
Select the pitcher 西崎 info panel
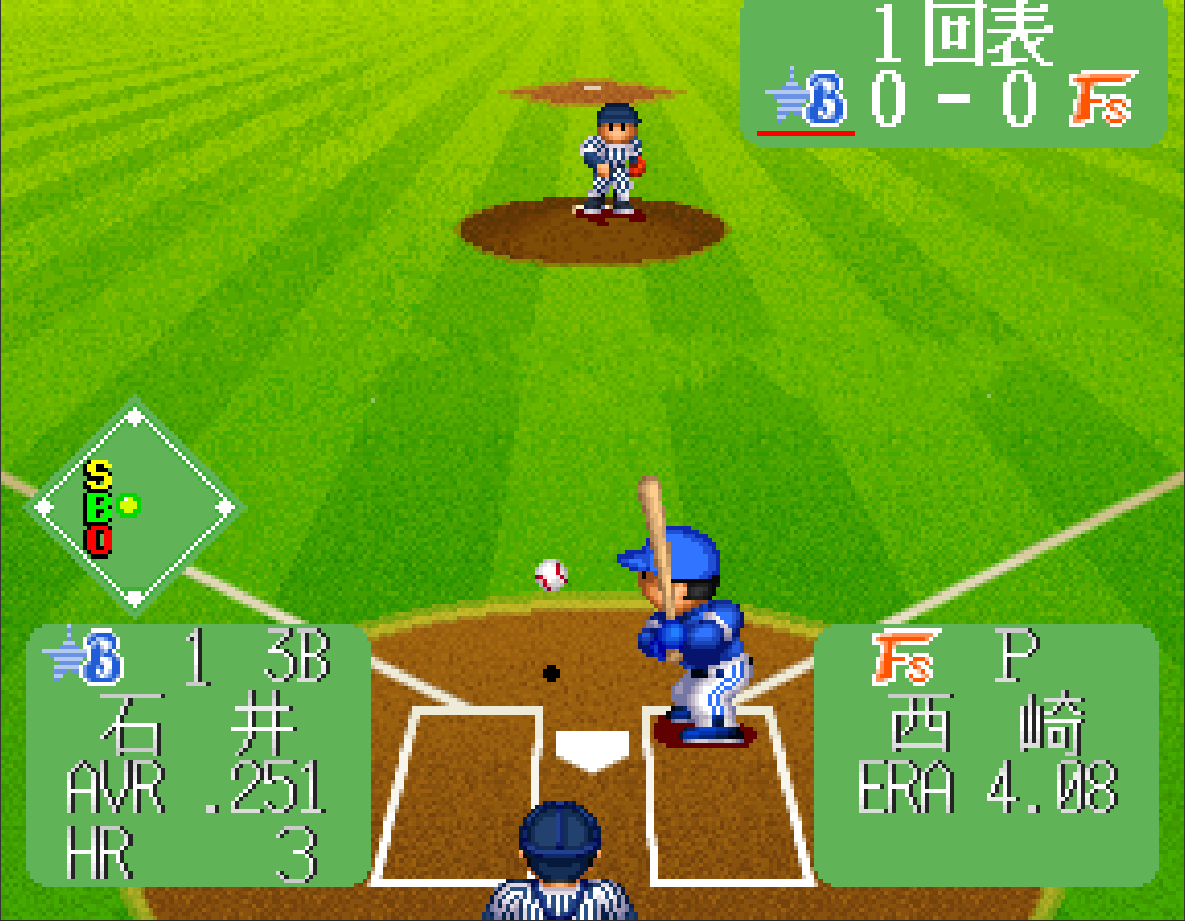[986, 755]
